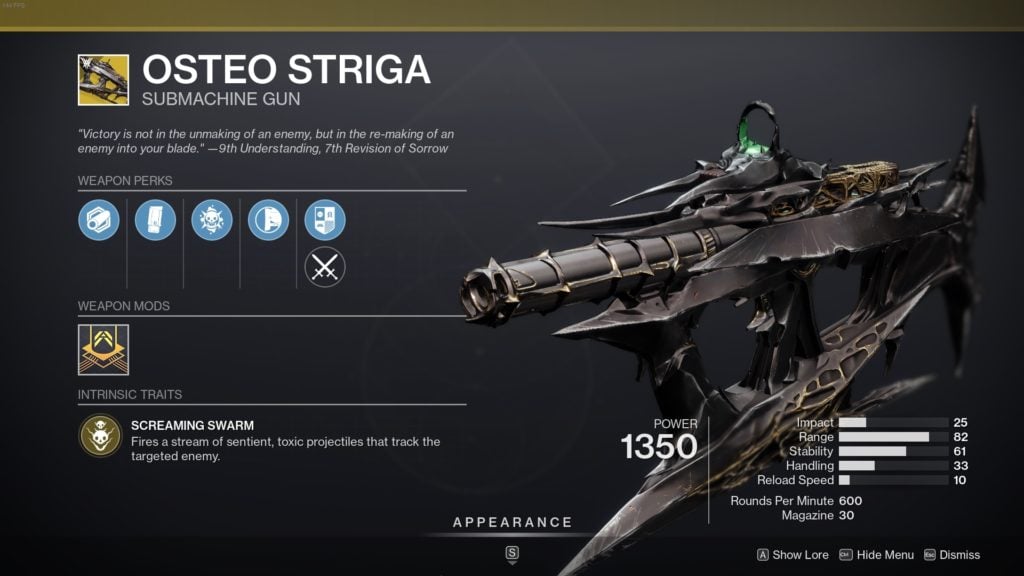Viewport: 1024px width, 576px height.
Task: Inspect the skull burst perk
Action: [x=212, y=220]
